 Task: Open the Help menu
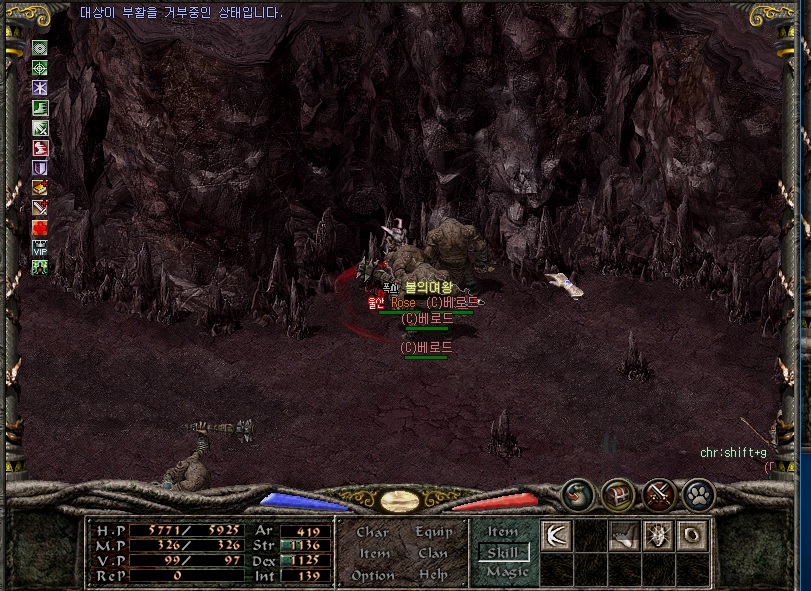coord(433,575)
